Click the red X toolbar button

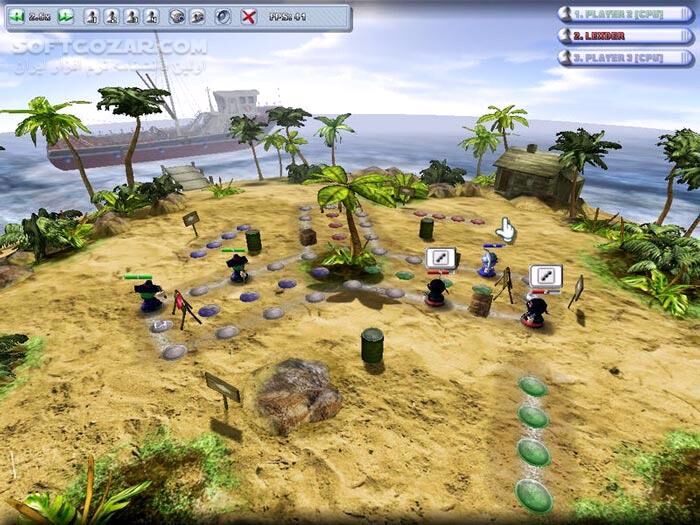[x=249, y=17]
